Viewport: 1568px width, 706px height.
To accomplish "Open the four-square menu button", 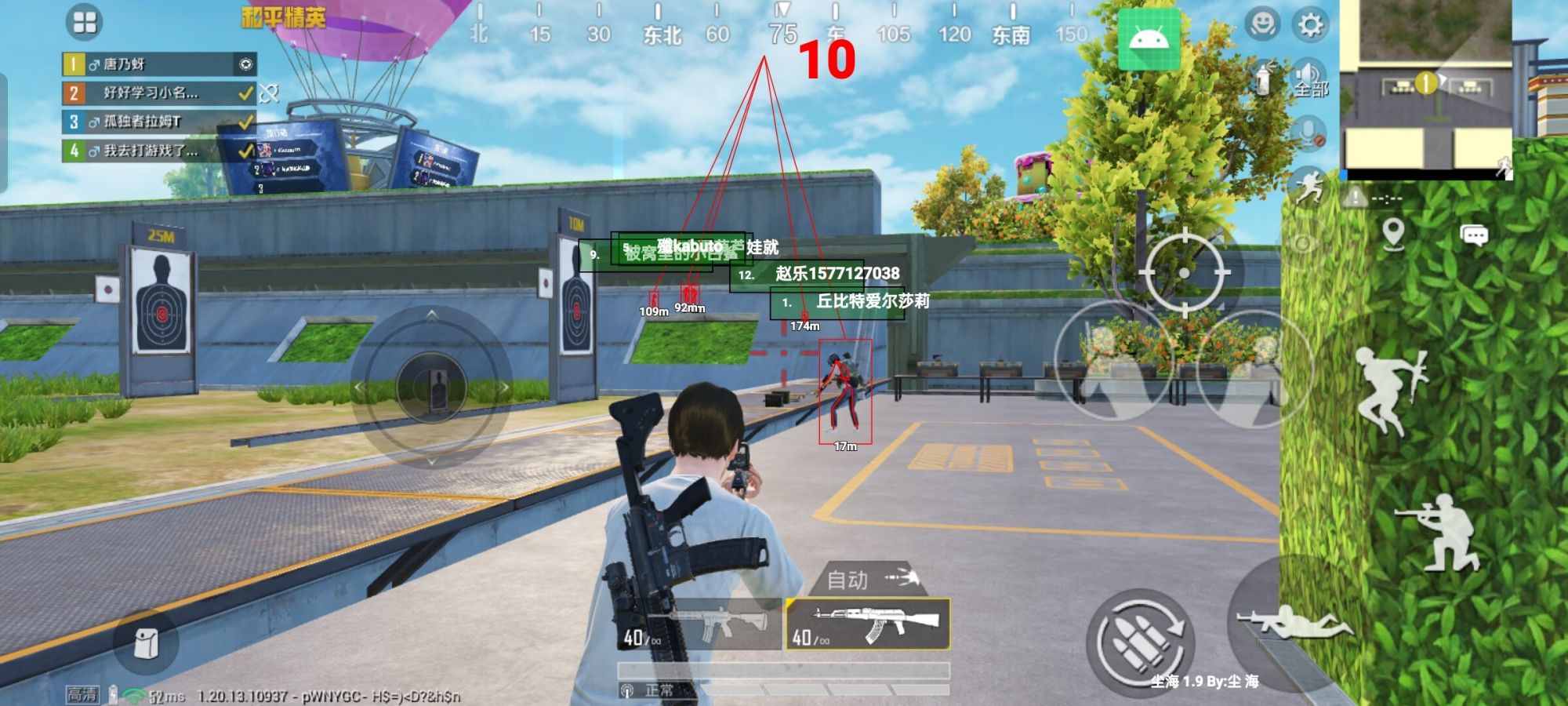I will [x=84, y=22].
